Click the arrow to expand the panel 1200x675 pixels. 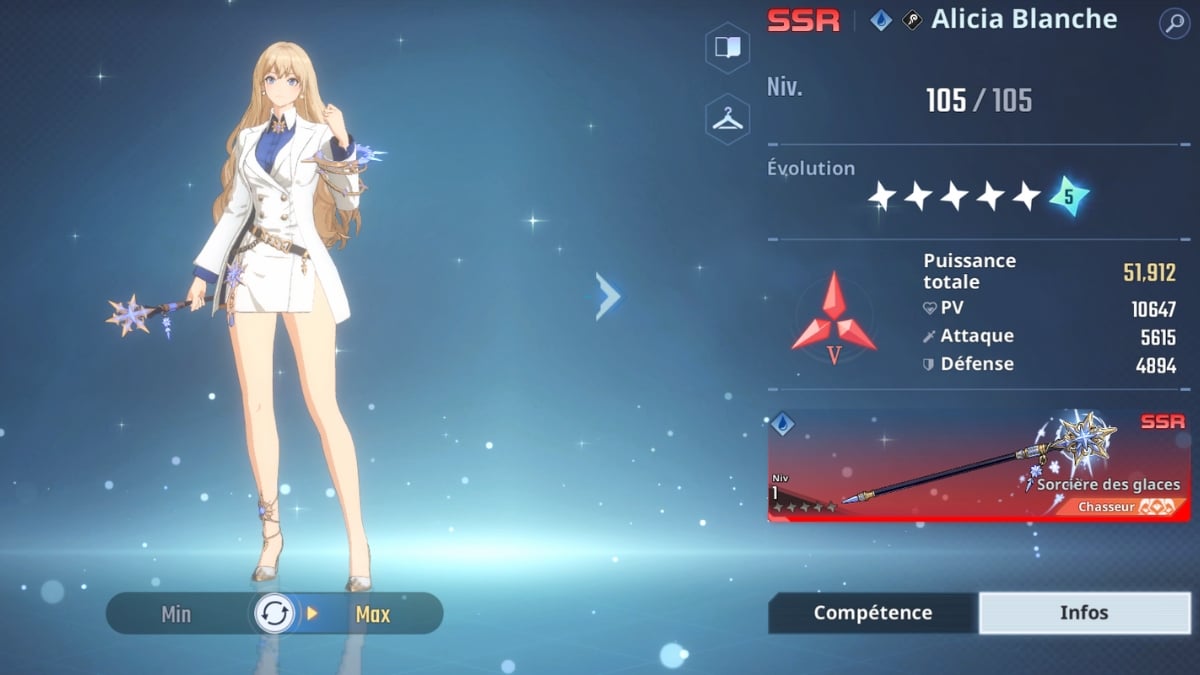(x=608, y=297)
